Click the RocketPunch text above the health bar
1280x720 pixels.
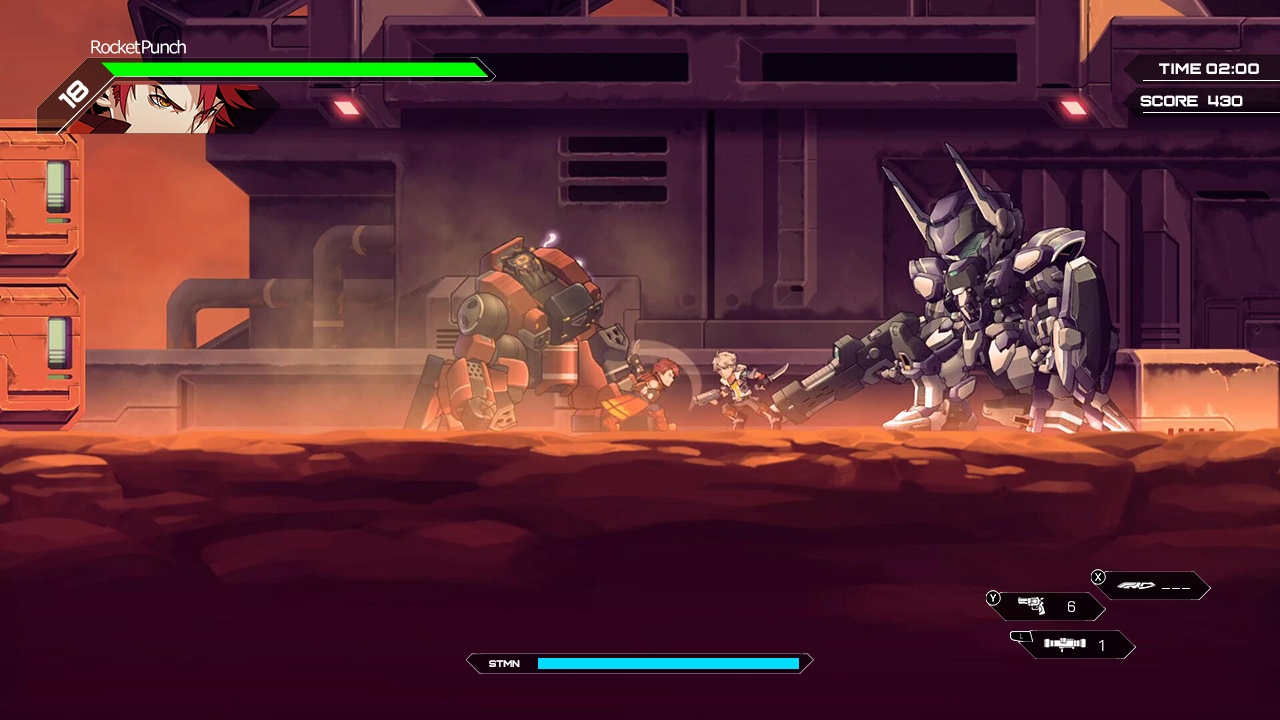[139, 47]
